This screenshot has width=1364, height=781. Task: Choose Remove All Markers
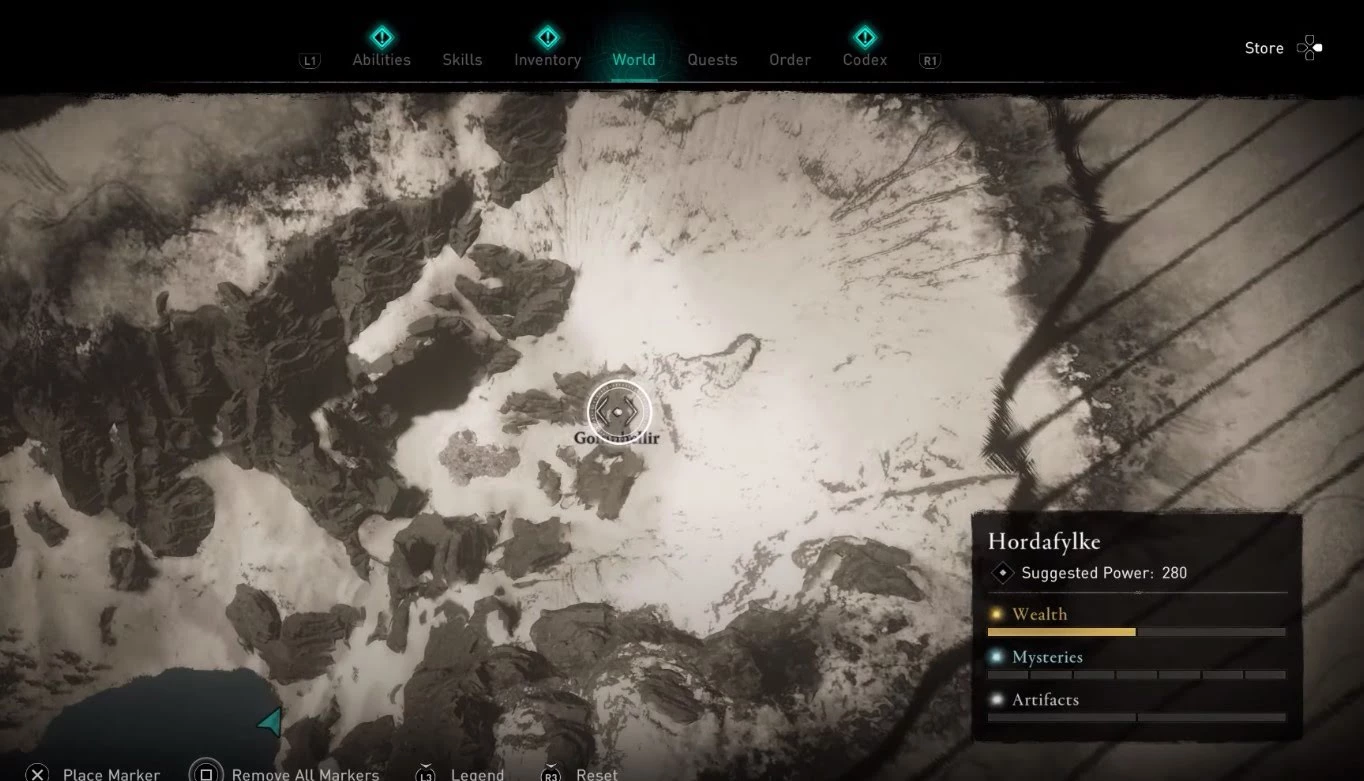tap(305, 774)
